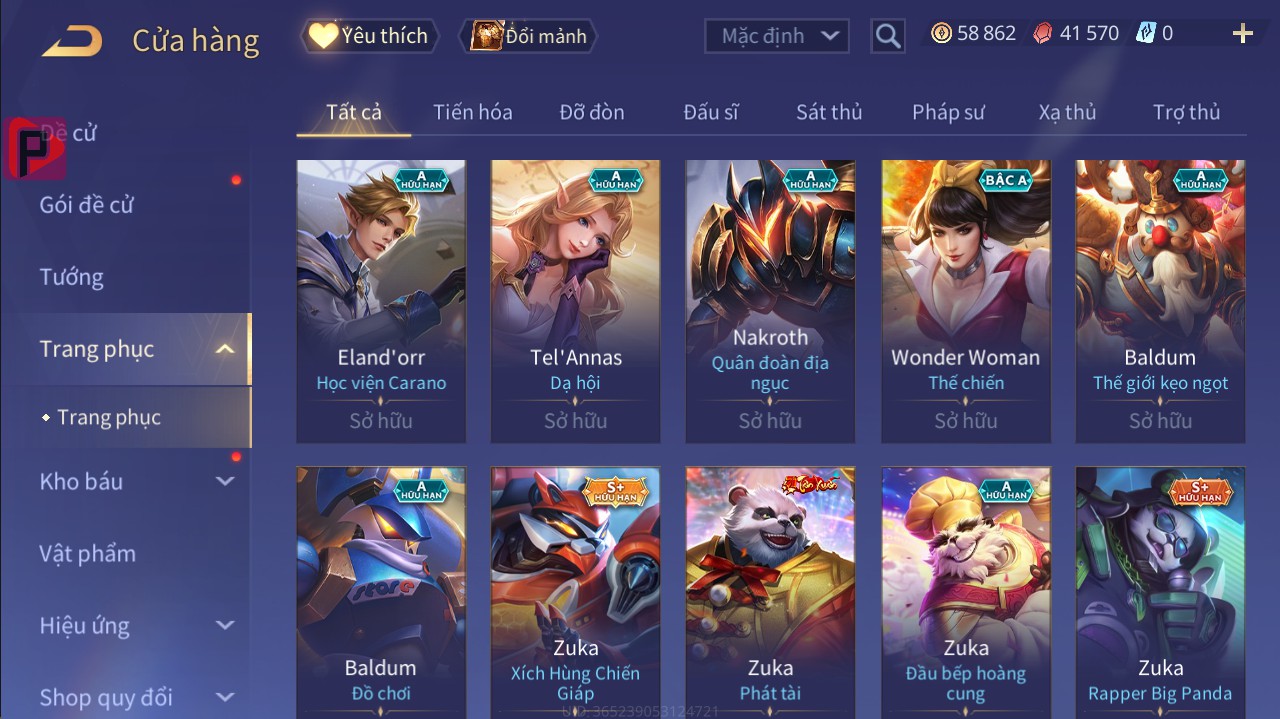Open the Mặc định sort dropdown
Viewport: 1280px width, 719px height.
pos(777,36)
